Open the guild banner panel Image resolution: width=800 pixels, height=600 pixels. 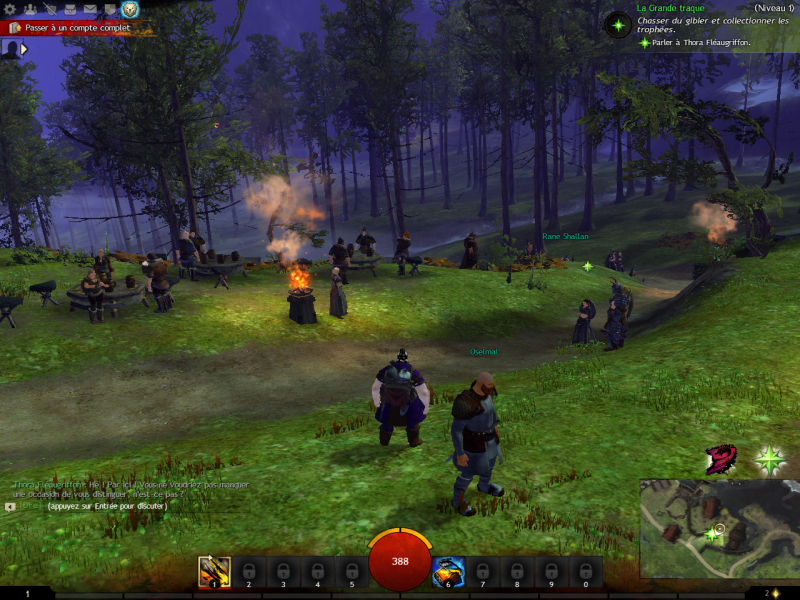(x=110, y=9)
